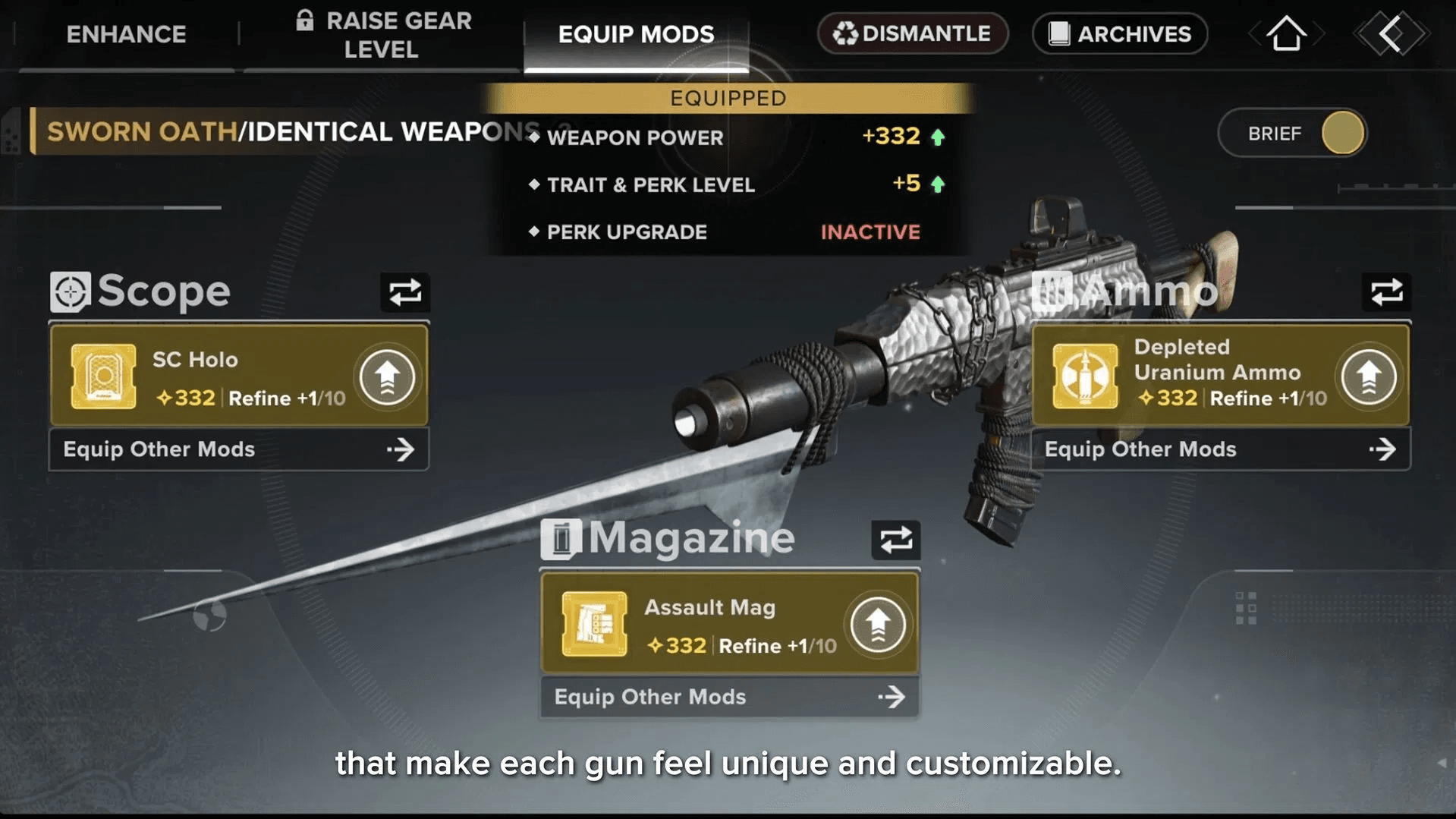Open the Archives
This screenshot has height=819, width=1456.
pos(1119,34)
